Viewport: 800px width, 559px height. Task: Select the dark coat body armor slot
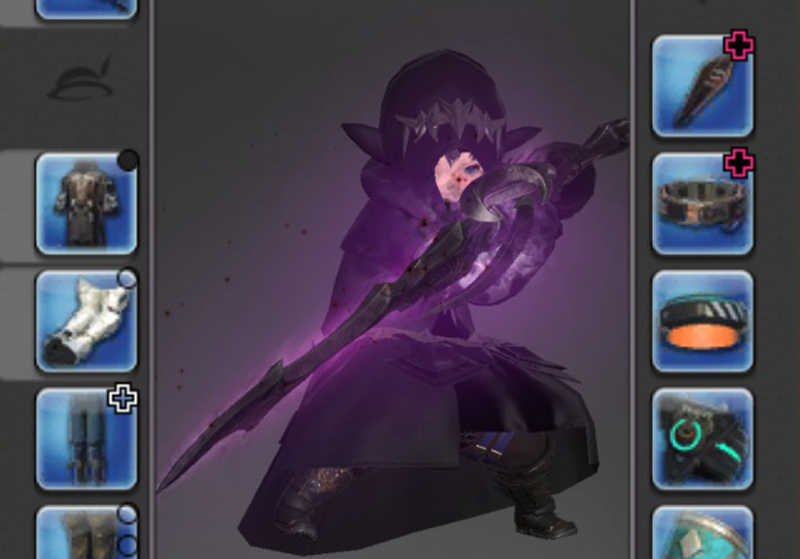tap(86, 203)
